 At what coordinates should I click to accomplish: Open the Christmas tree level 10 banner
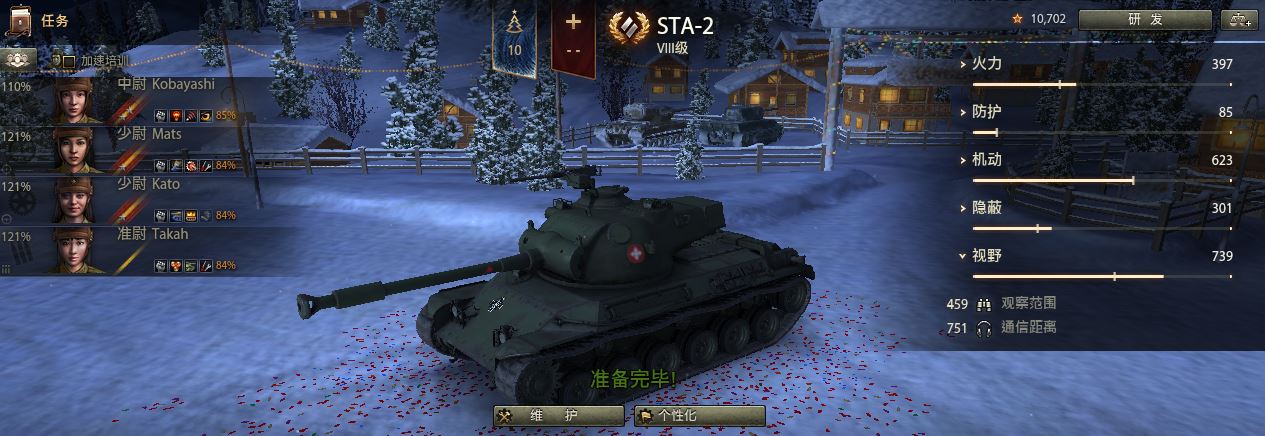click(515, 38)
